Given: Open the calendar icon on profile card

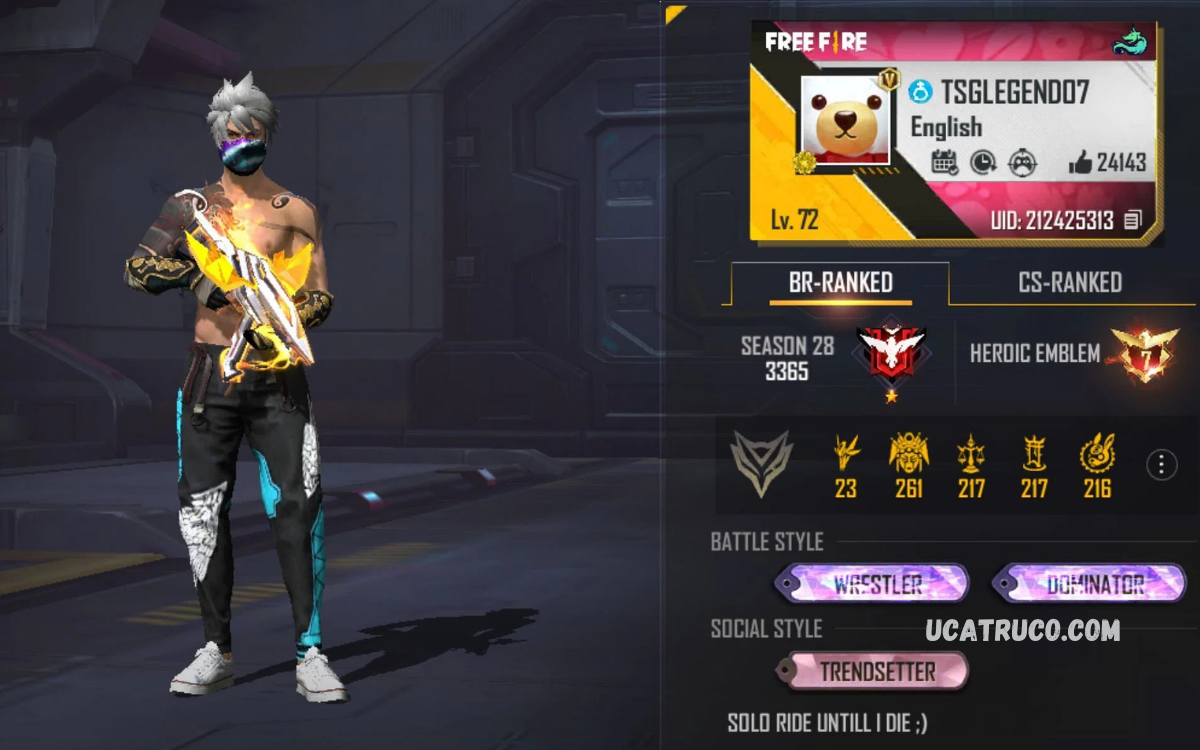Looking at the screenshot, I should pos(944,163).
